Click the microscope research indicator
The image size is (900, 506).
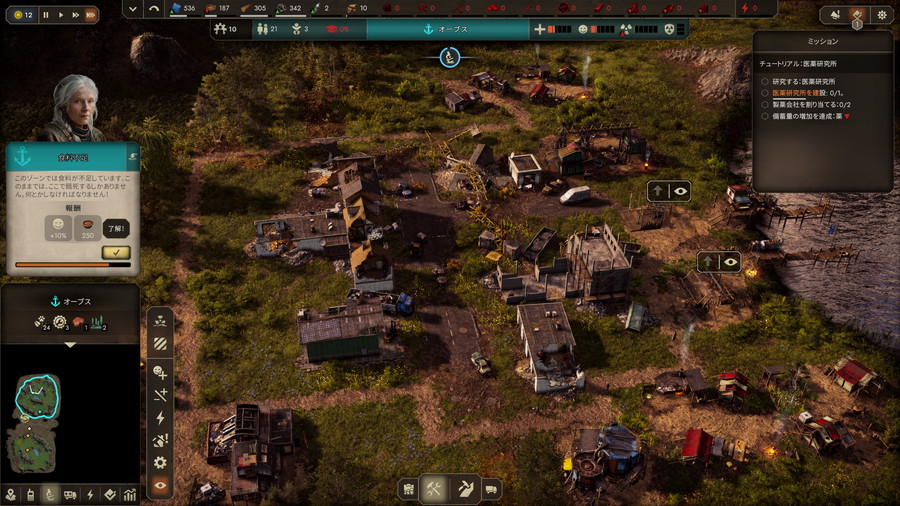(x=450, y=57)
